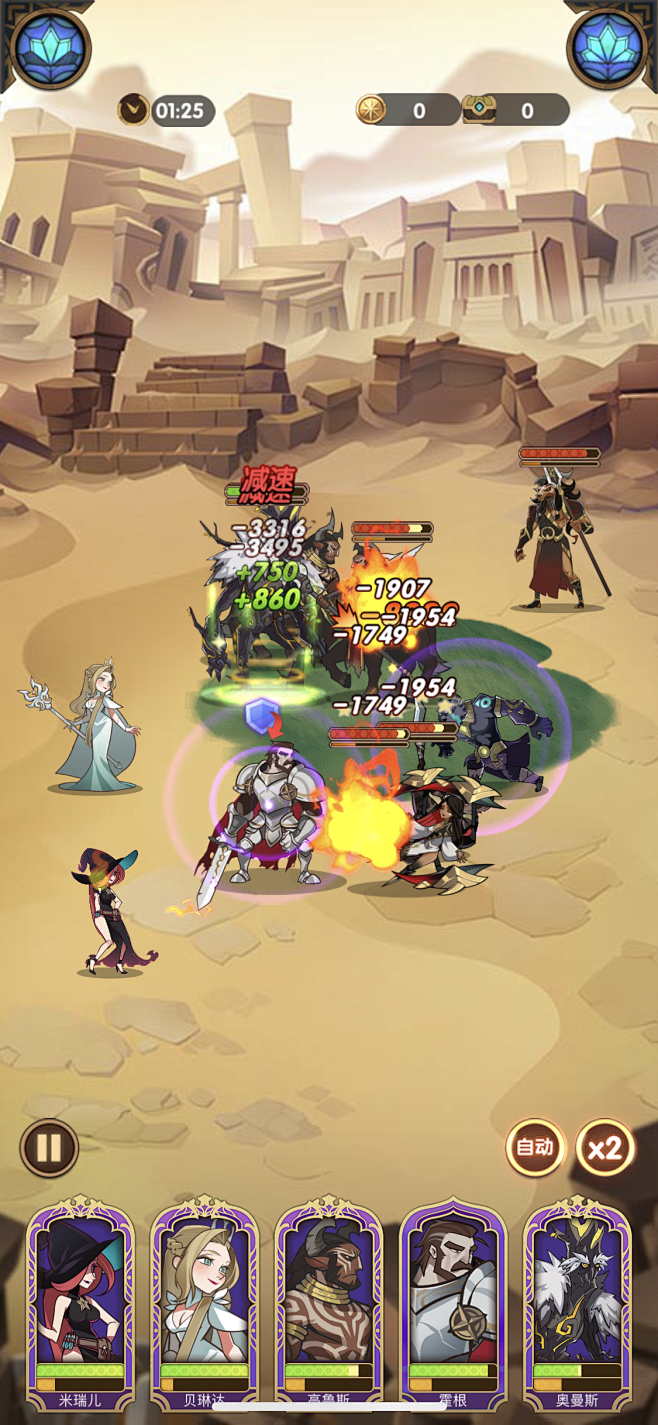The width and height of the screenshot is (658, 1425).
Task: Pause the battle
Action: coord(49,1148)
